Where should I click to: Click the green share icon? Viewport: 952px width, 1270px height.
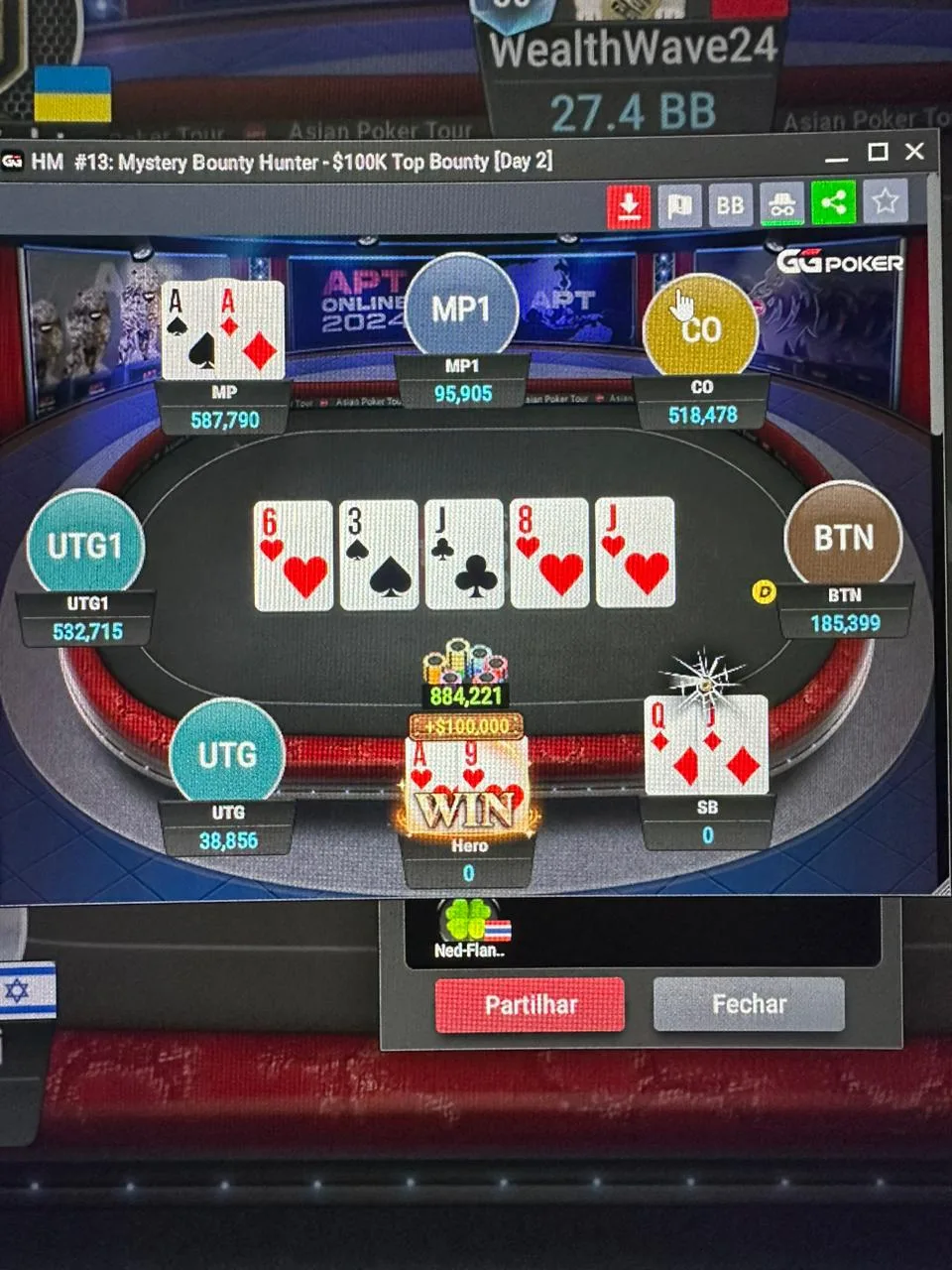834,203
